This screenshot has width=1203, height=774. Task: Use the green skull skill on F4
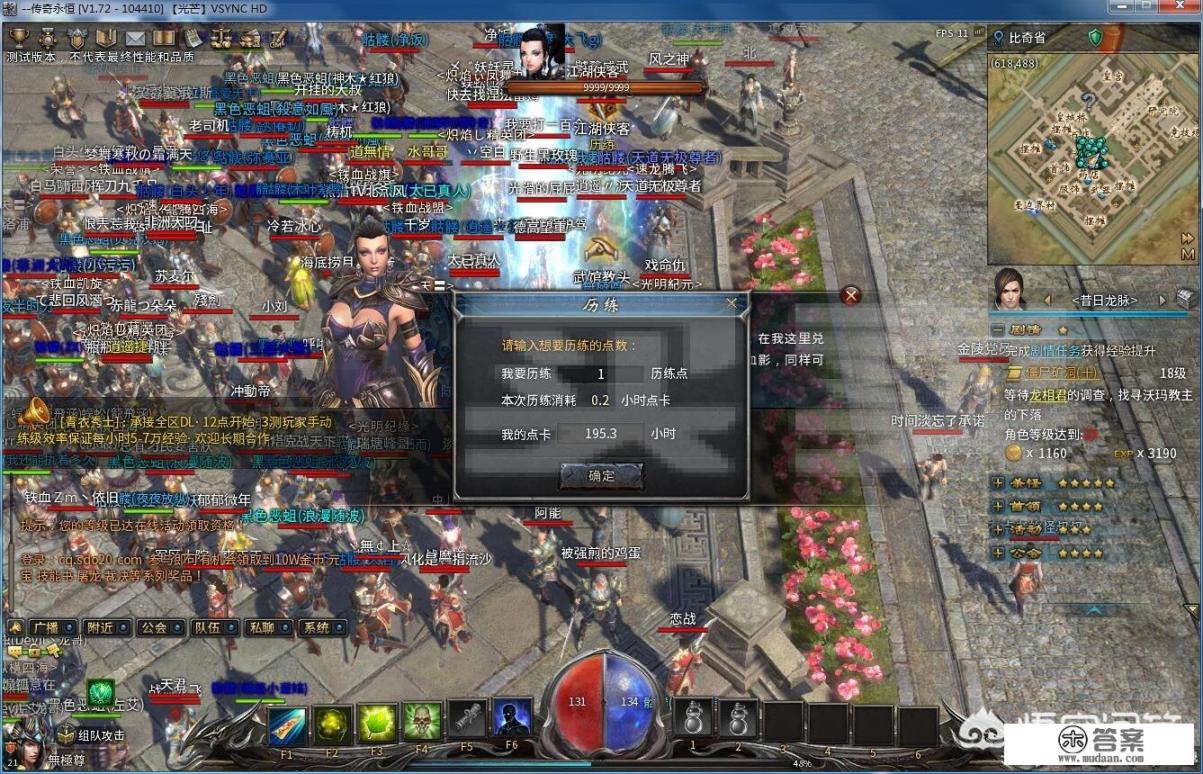click(422, 721)
